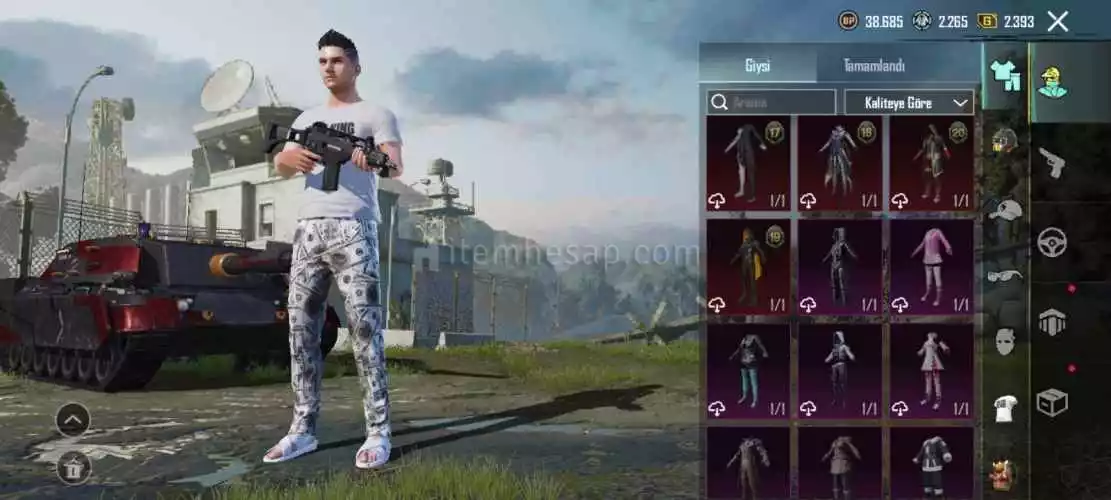This screenshot has height=500, width=1111.
Task: Open the helmet category
Action: click(1004, 141)
